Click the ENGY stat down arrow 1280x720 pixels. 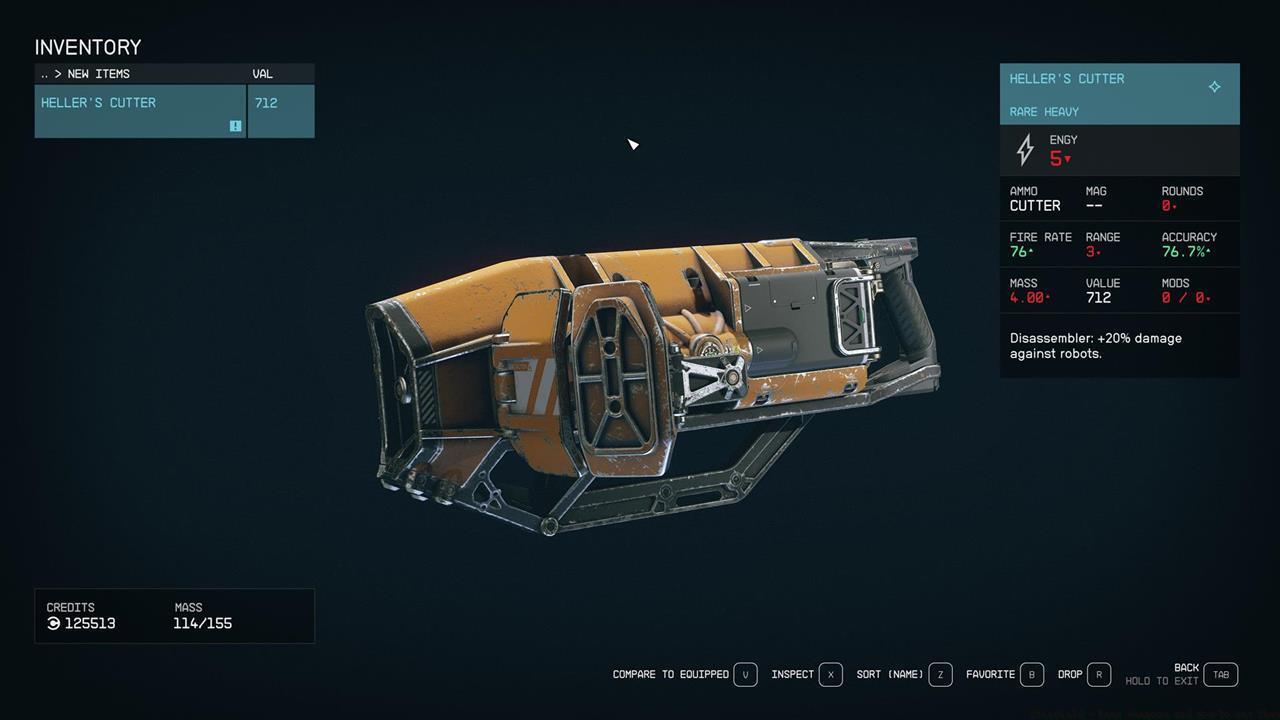click(x=1065, y=159)
